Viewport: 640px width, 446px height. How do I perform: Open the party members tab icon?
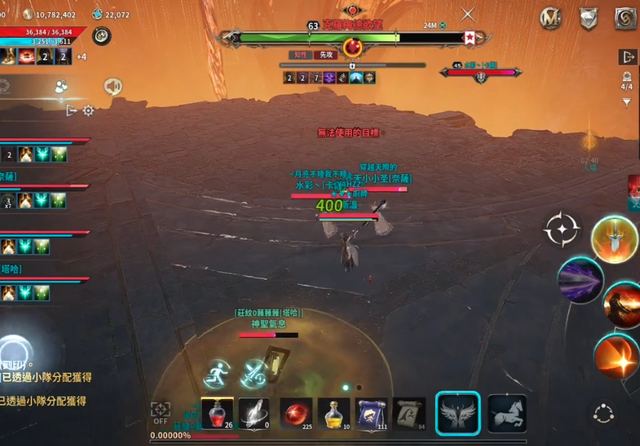[62, 88]
